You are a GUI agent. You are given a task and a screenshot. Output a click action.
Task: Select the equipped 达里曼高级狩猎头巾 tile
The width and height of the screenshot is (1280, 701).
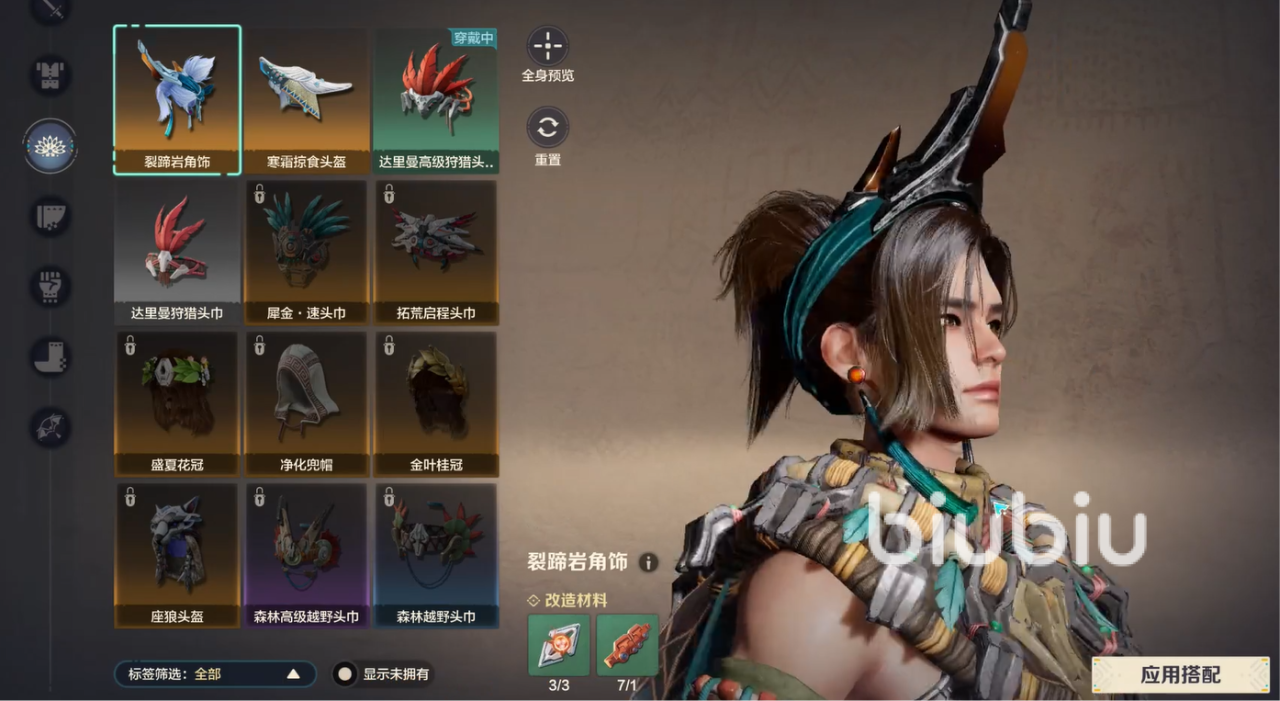point(435,99)
